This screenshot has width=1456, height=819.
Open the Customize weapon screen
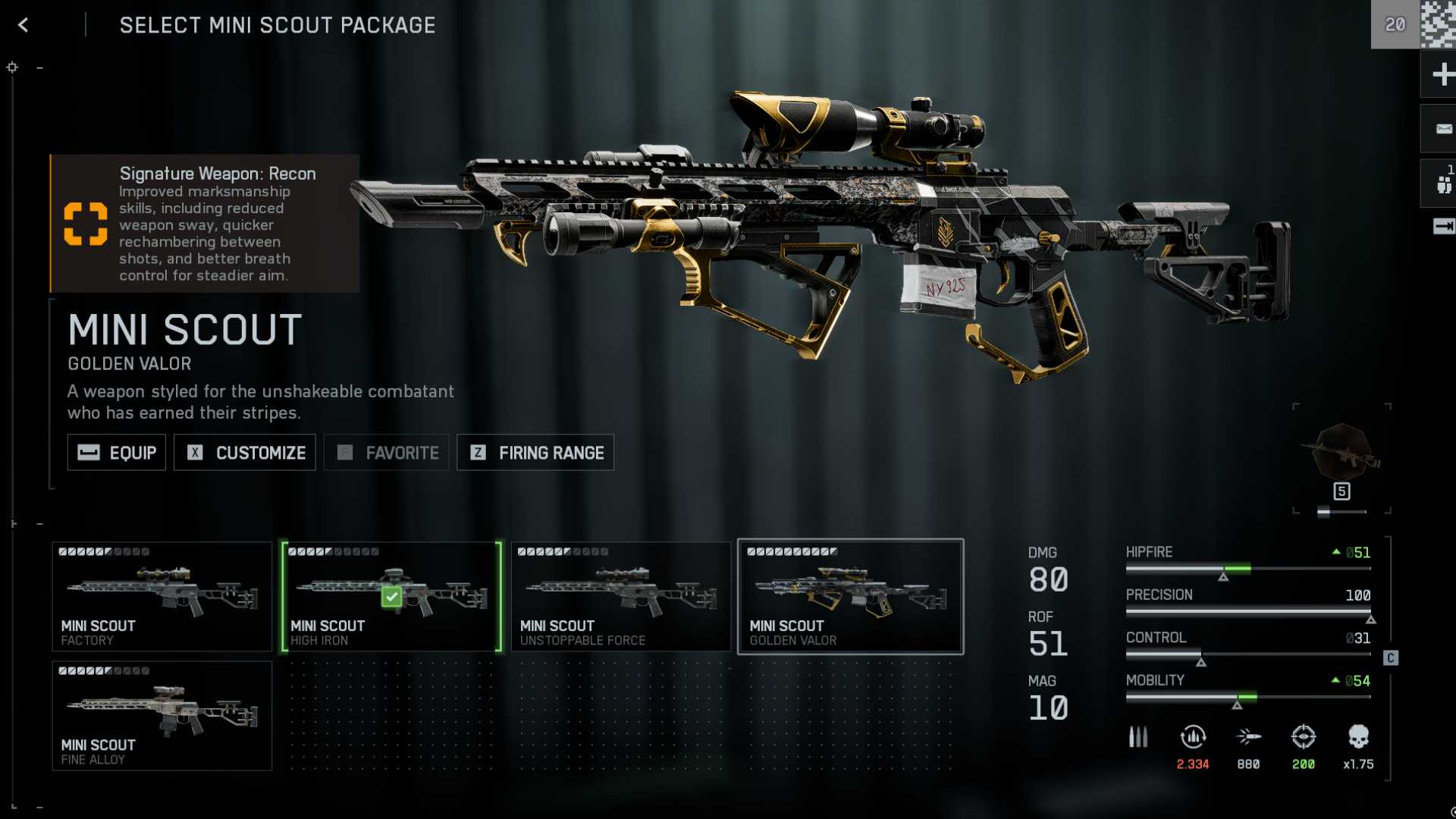[x=245, y=453]
